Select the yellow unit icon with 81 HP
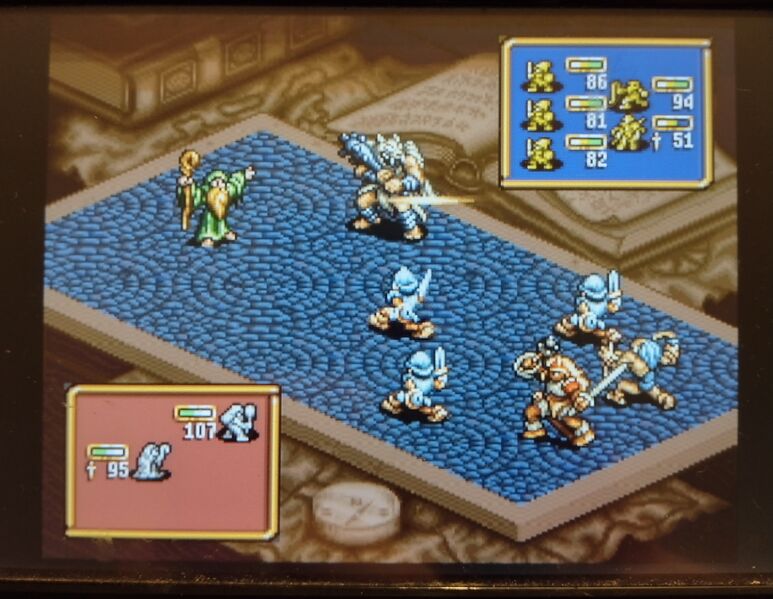This screenshot has height=599, width=773. (541, 115)
